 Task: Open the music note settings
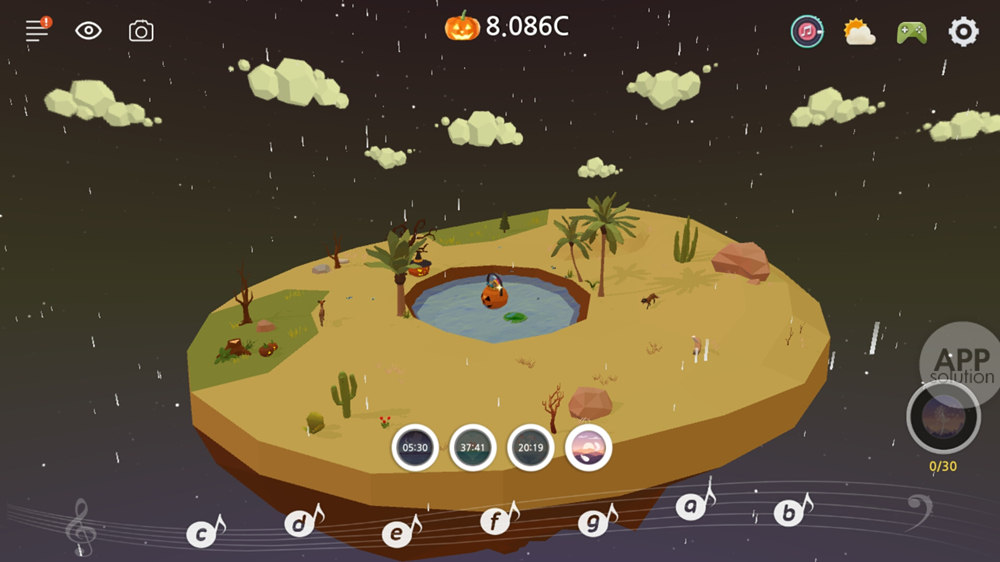click(x=806, y=31)
